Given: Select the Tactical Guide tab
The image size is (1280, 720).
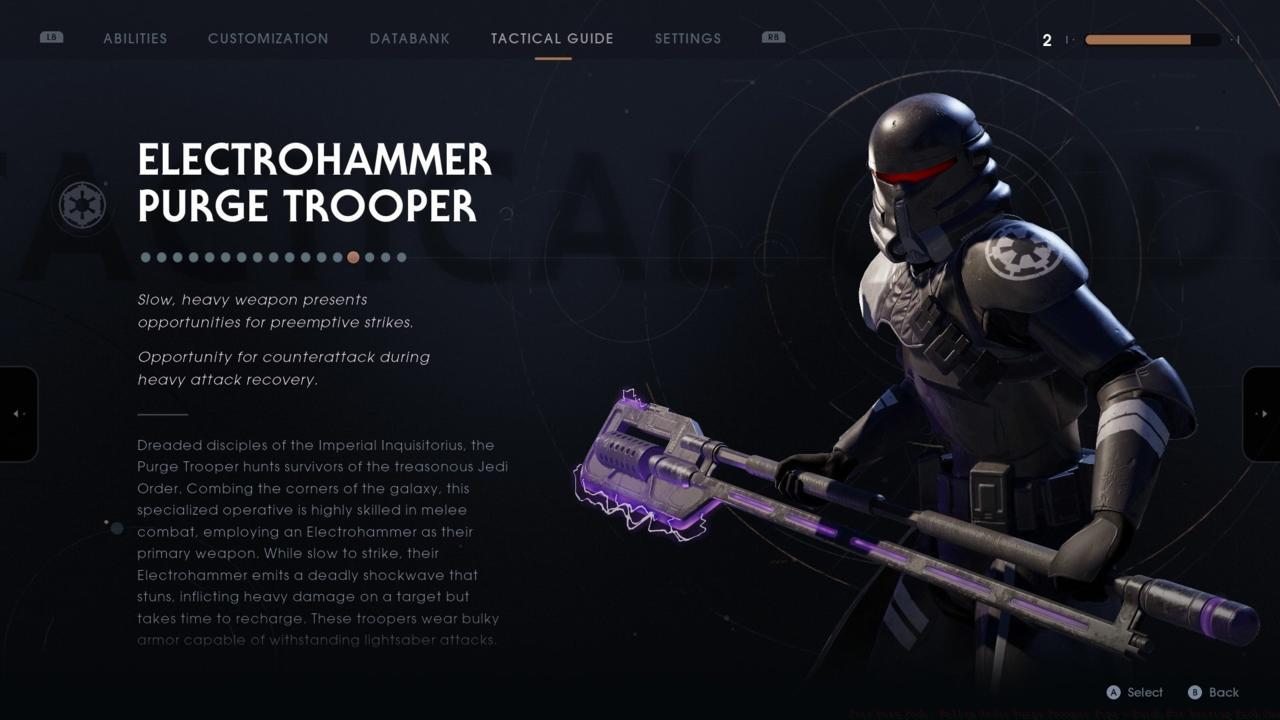Looking at the screenshot, I should coord(551,38).
